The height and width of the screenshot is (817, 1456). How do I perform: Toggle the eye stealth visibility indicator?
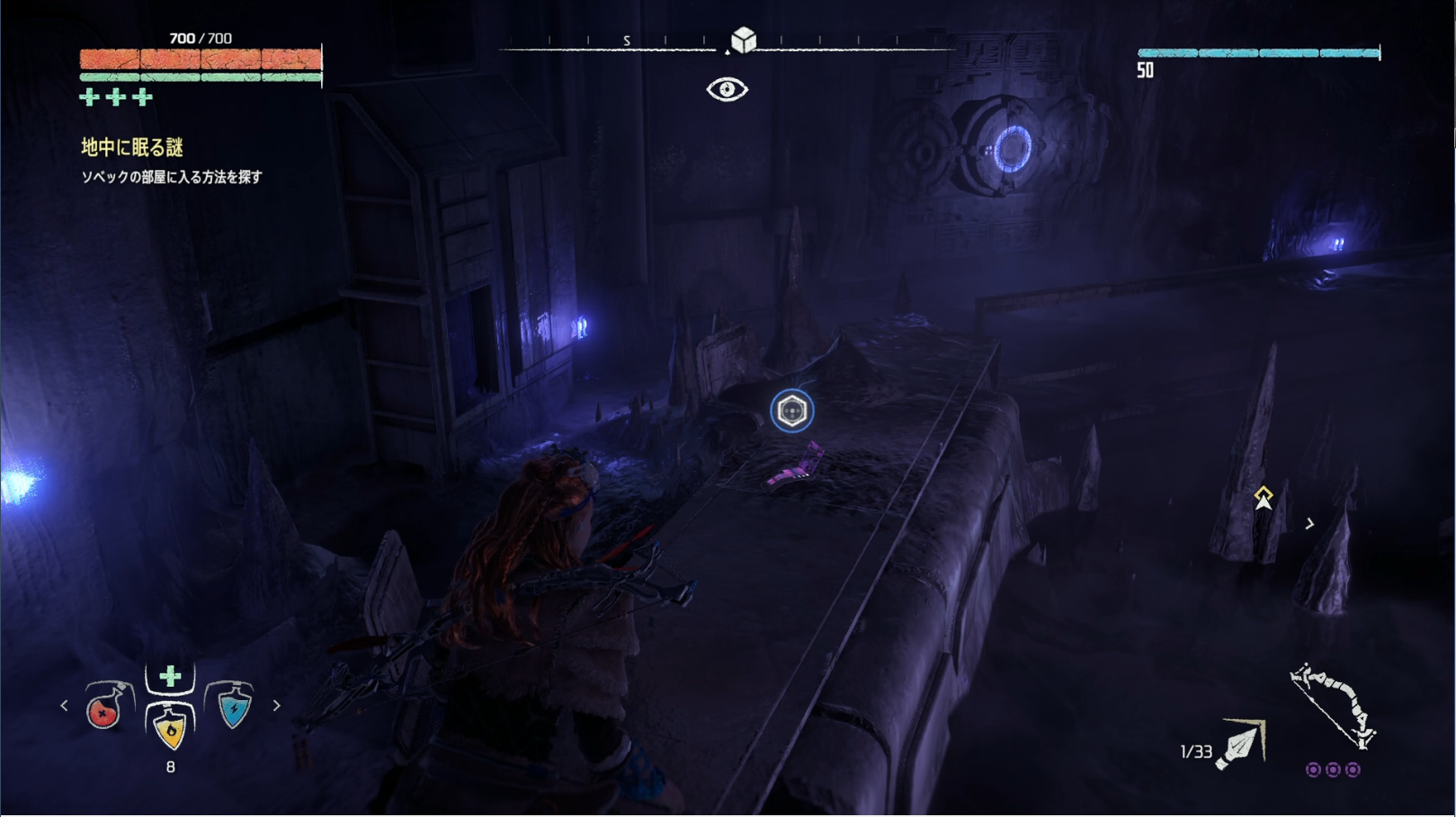pyautogui.click(x=727, y=89)
